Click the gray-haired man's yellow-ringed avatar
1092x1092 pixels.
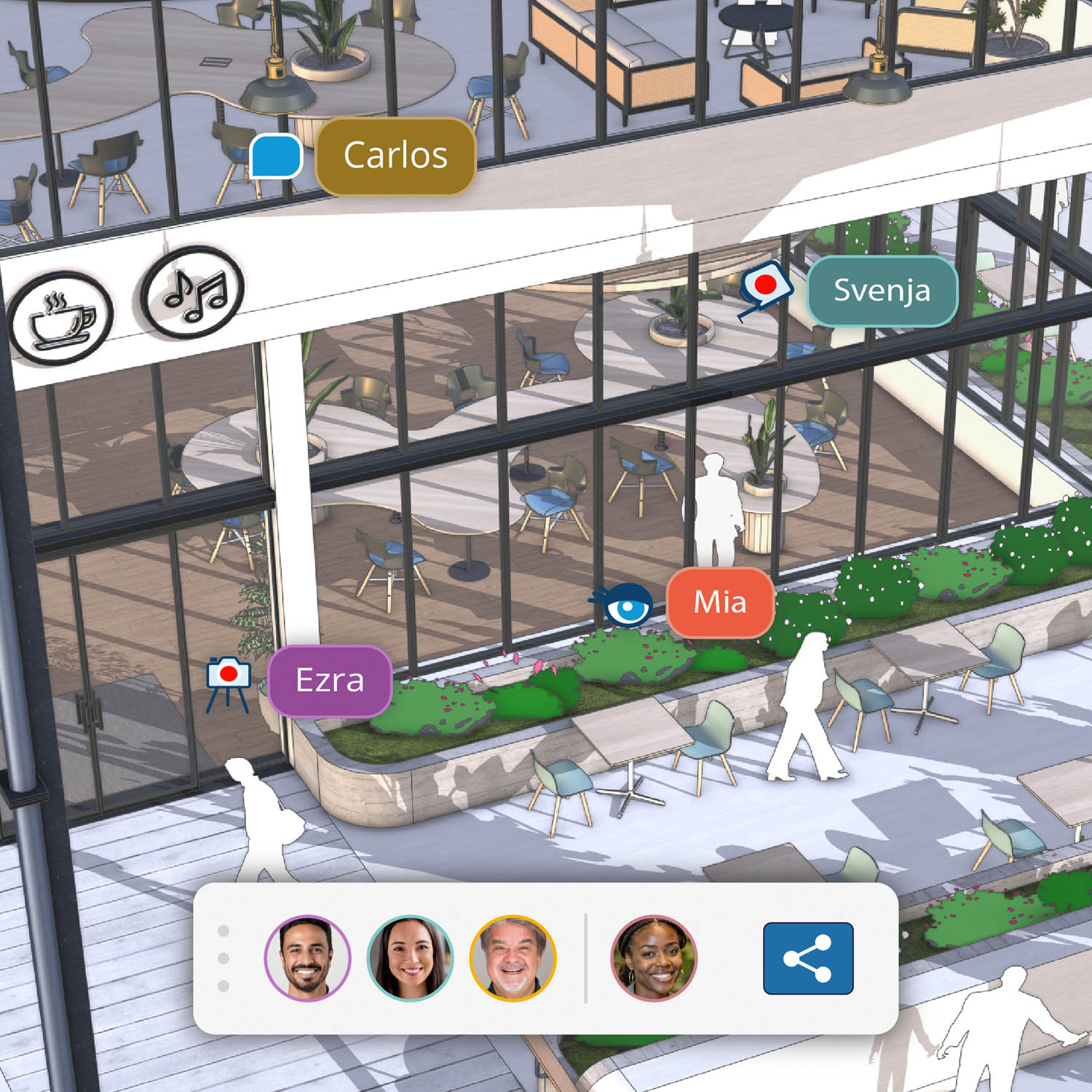coord(513,958)
